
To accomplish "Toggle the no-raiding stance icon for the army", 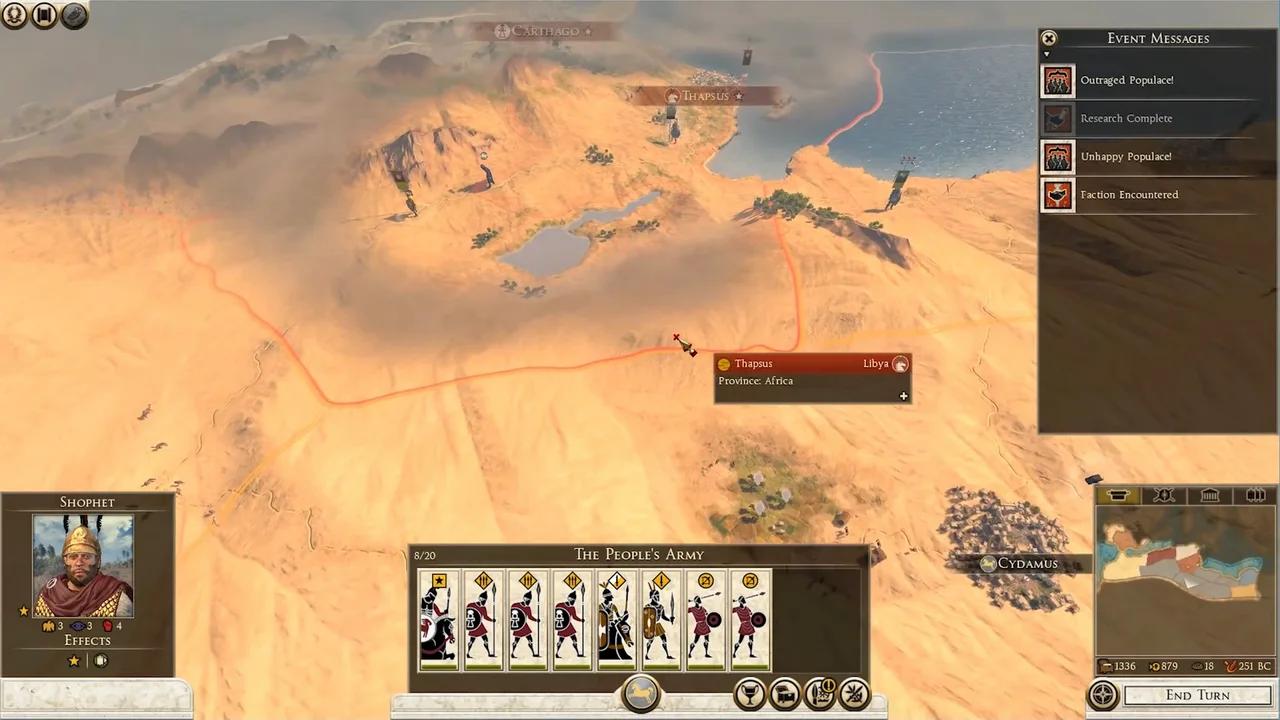I will point(854,693).
